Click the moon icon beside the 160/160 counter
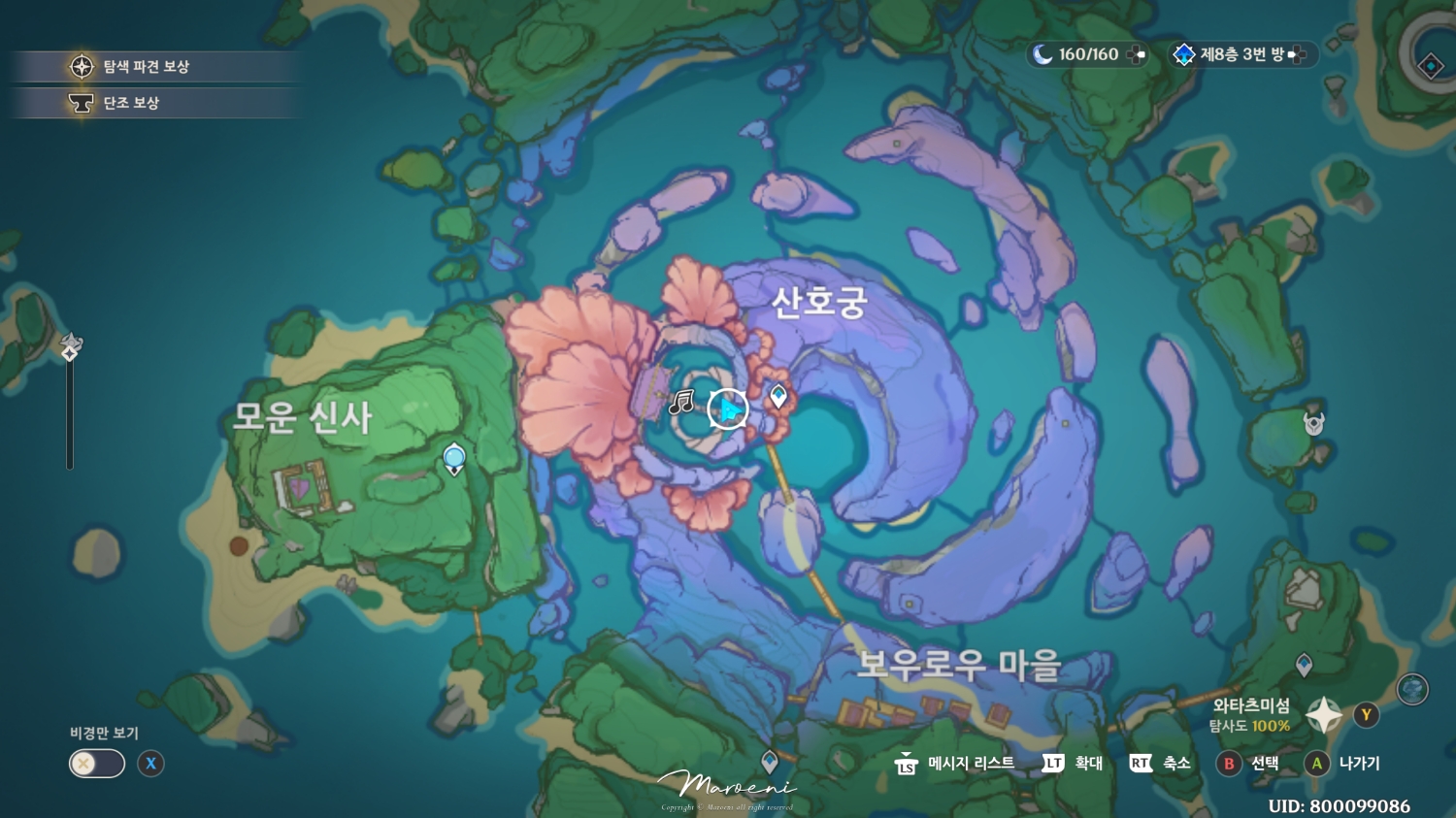 pos(1043,54)
